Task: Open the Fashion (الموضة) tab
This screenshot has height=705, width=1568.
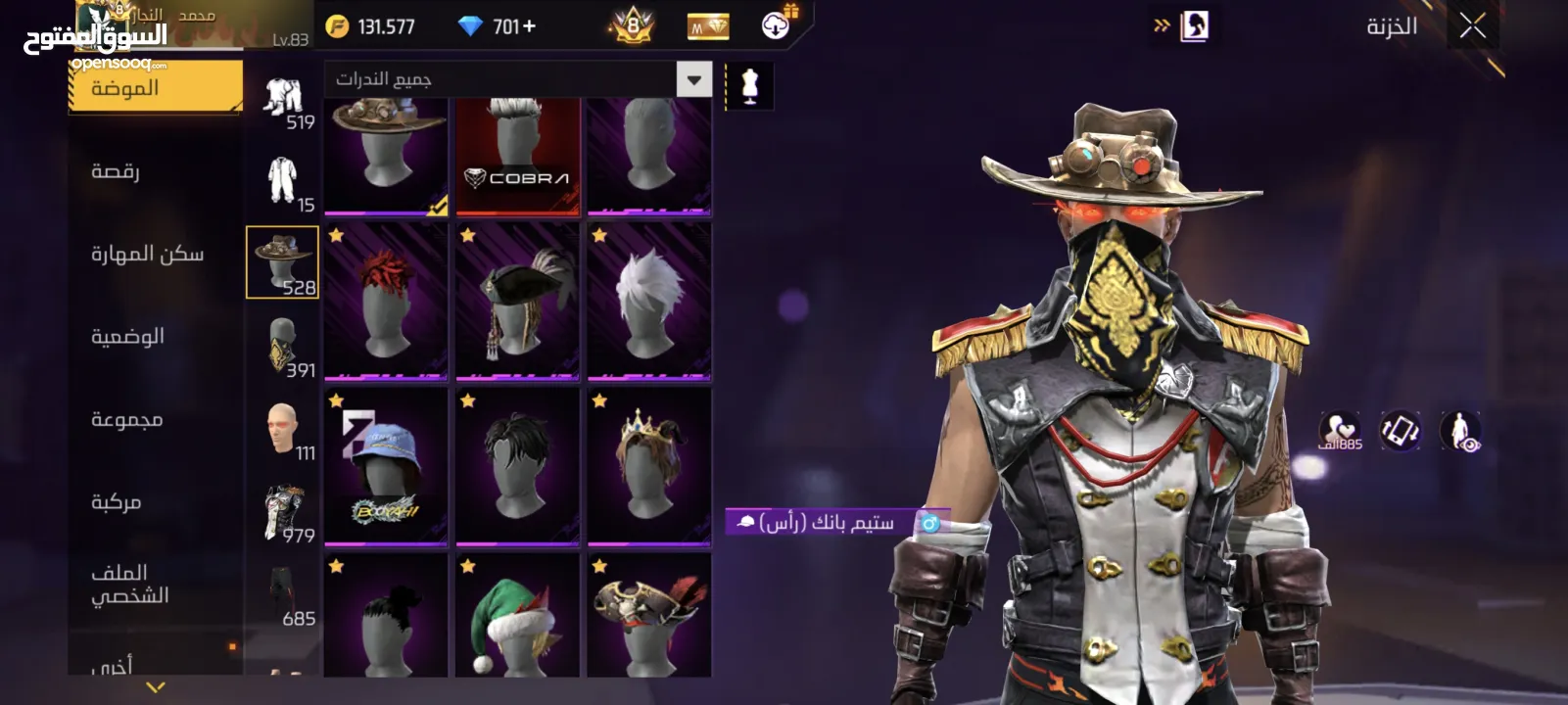Action: pos(155,87)
